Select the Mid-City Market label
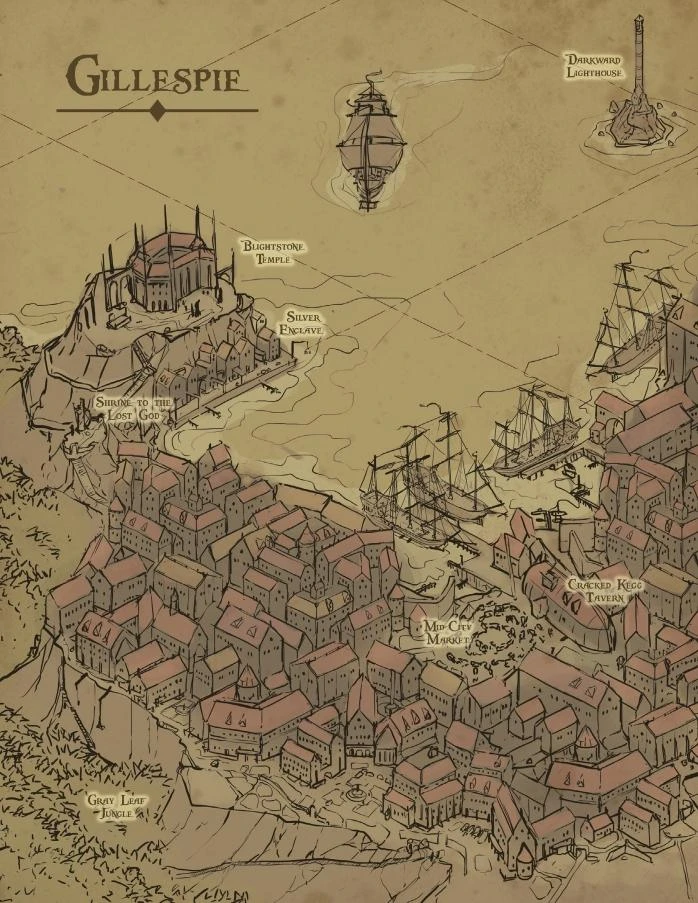This screenshot has width=698, height=903. tap(448, 630)
